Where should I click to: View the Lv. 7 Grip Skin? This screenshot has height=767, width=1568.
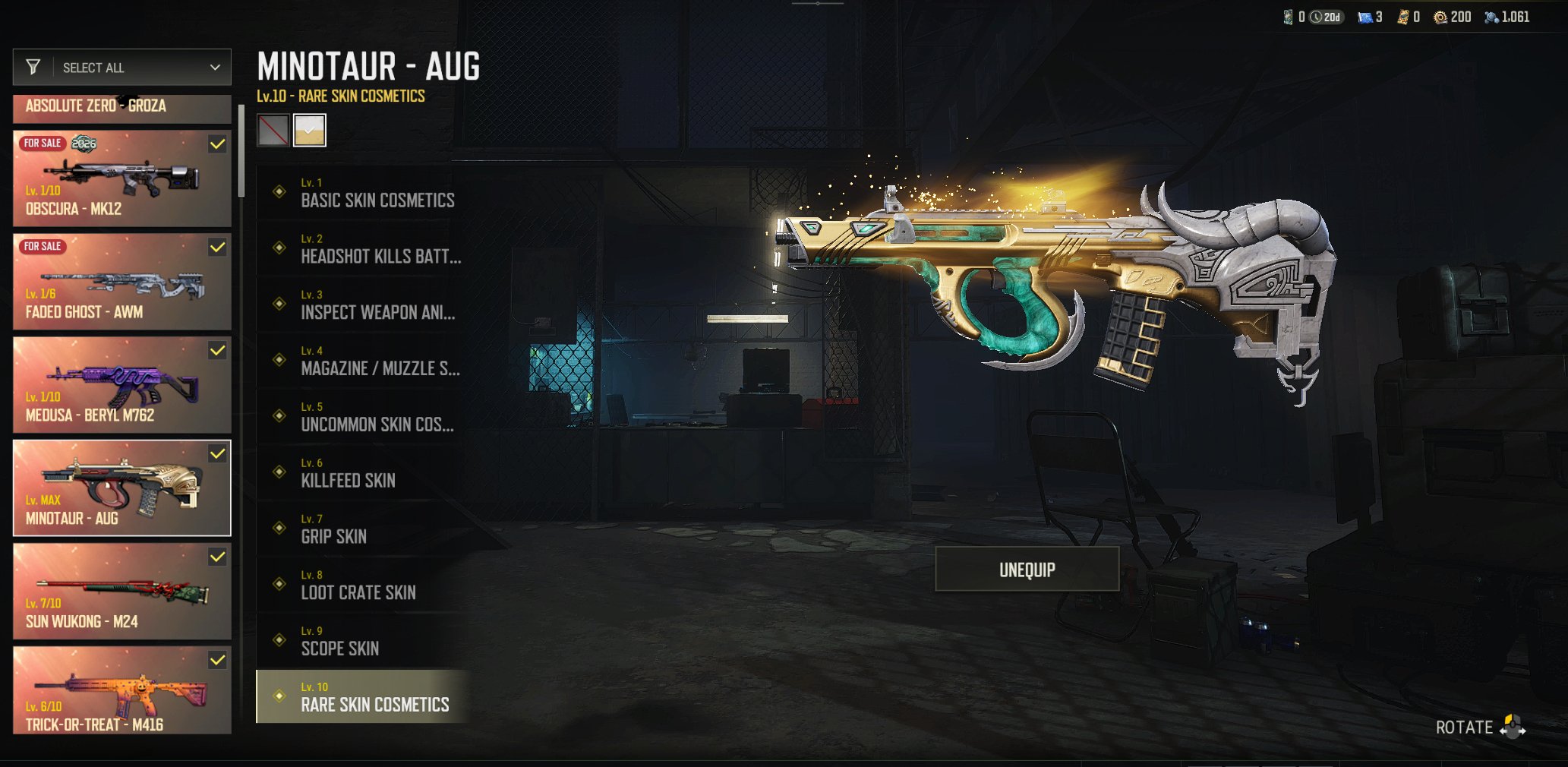(363, 529)
